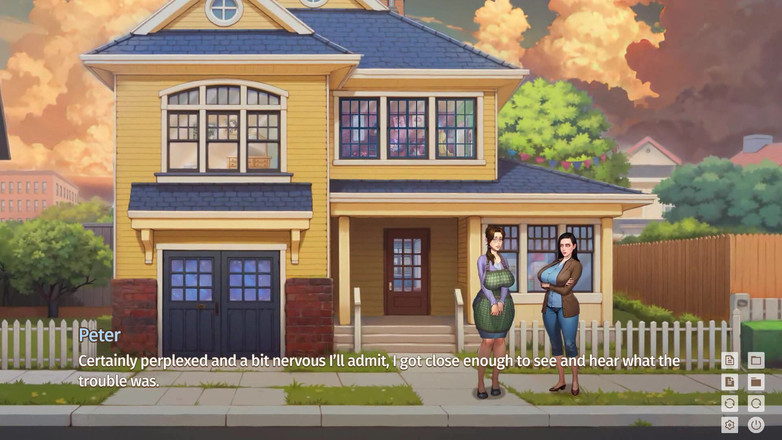Click the filled document icon
The image size is (782, 440).
click(730, 382)
